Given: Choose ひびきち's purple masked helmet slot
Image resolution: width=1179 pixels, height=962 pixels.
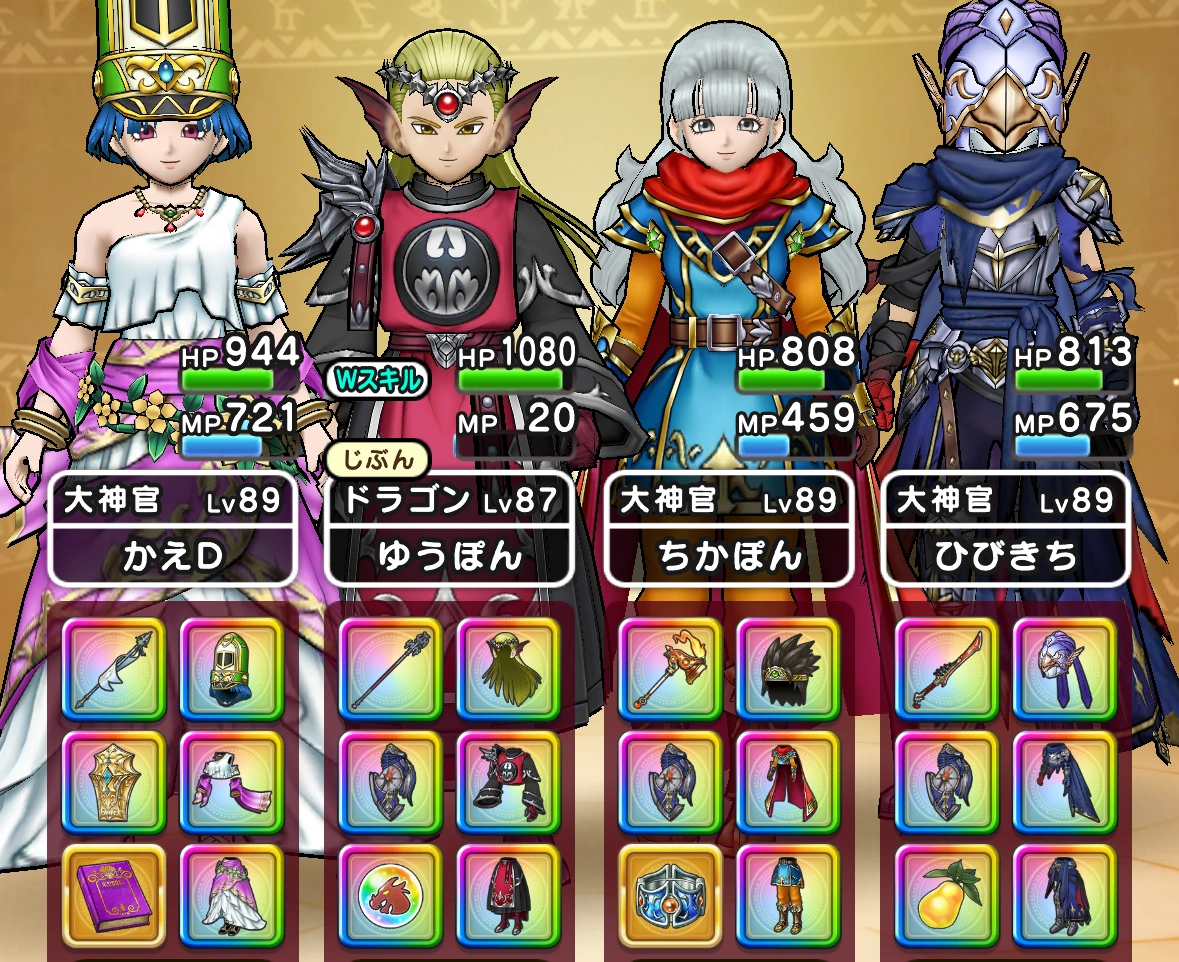Looking at the screenshot, I should (x=1064, y=669).
